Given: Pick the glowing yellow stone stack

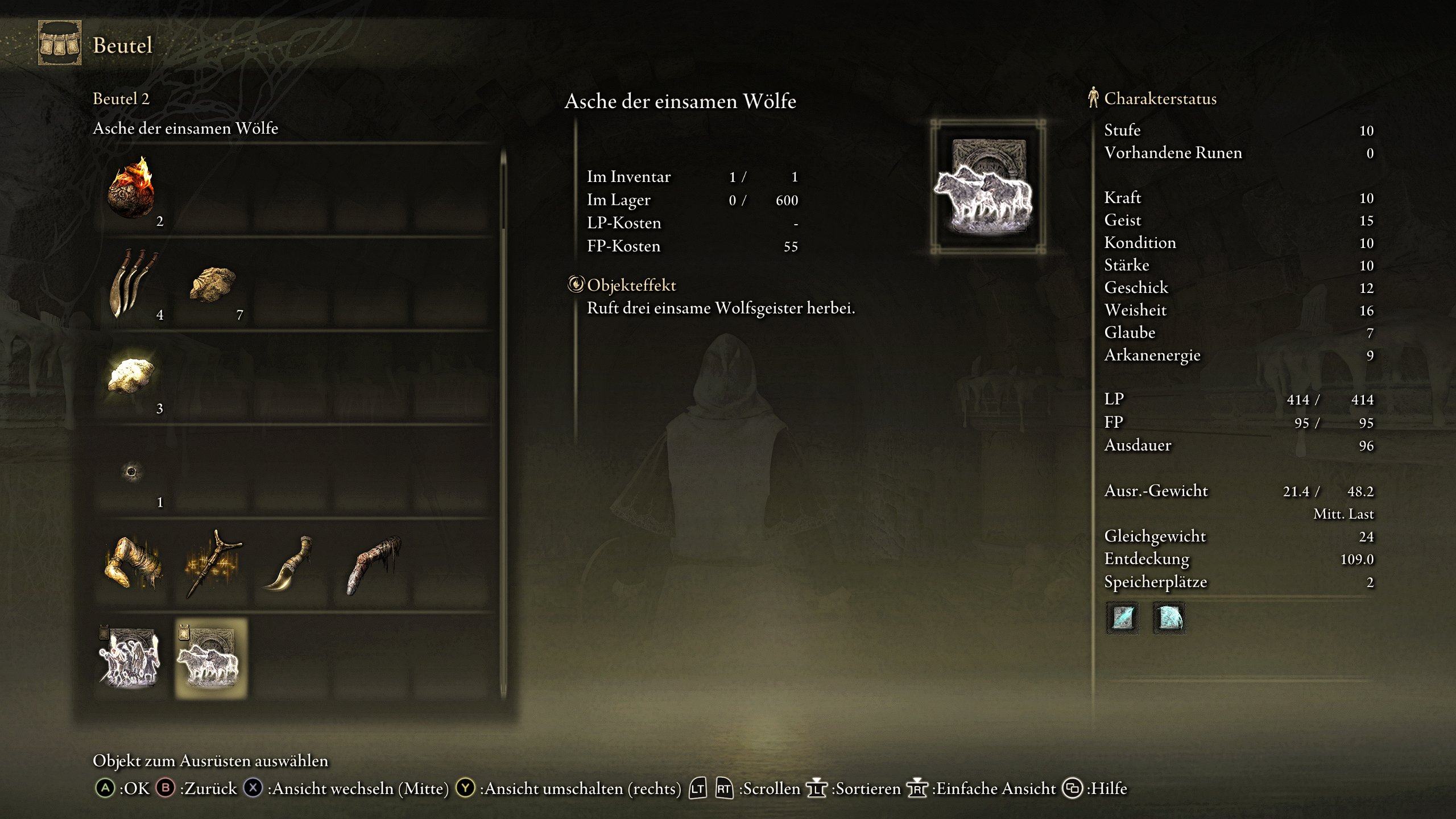Looking at the screenshot, I should pos(131,376).
